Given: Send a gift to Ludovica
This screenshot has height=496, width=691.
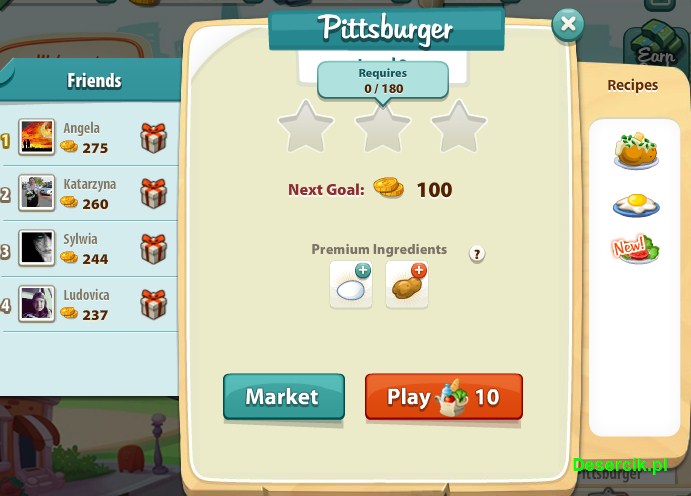Looking at the screenshot, I should click(x=153, y=302).
